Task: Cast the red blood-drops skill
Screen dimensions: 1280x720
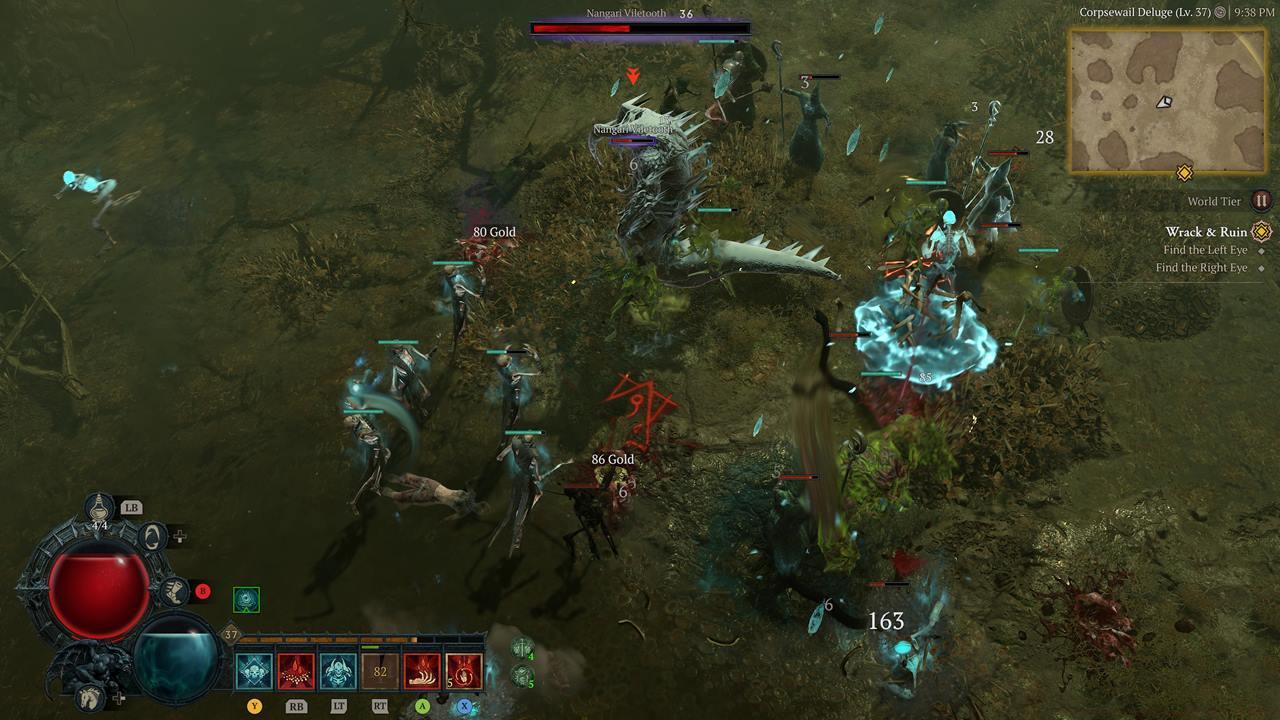Action: (x=296, y=671)
